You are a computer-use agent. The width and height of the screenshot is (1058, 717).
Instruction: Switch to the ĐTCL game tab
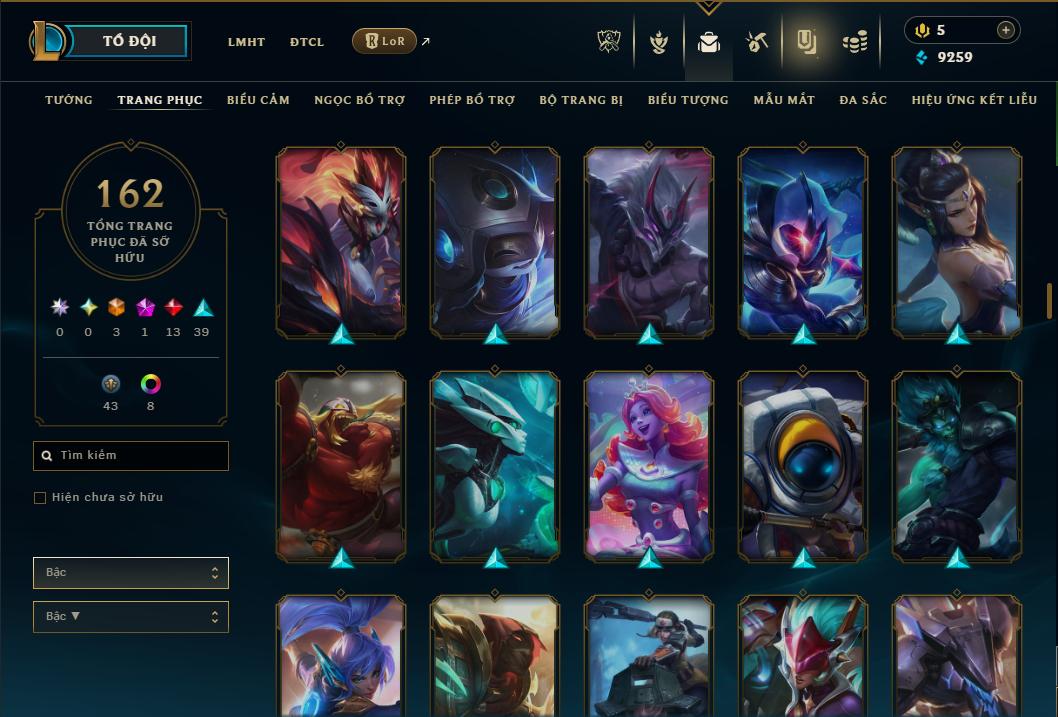coord(307,42)
